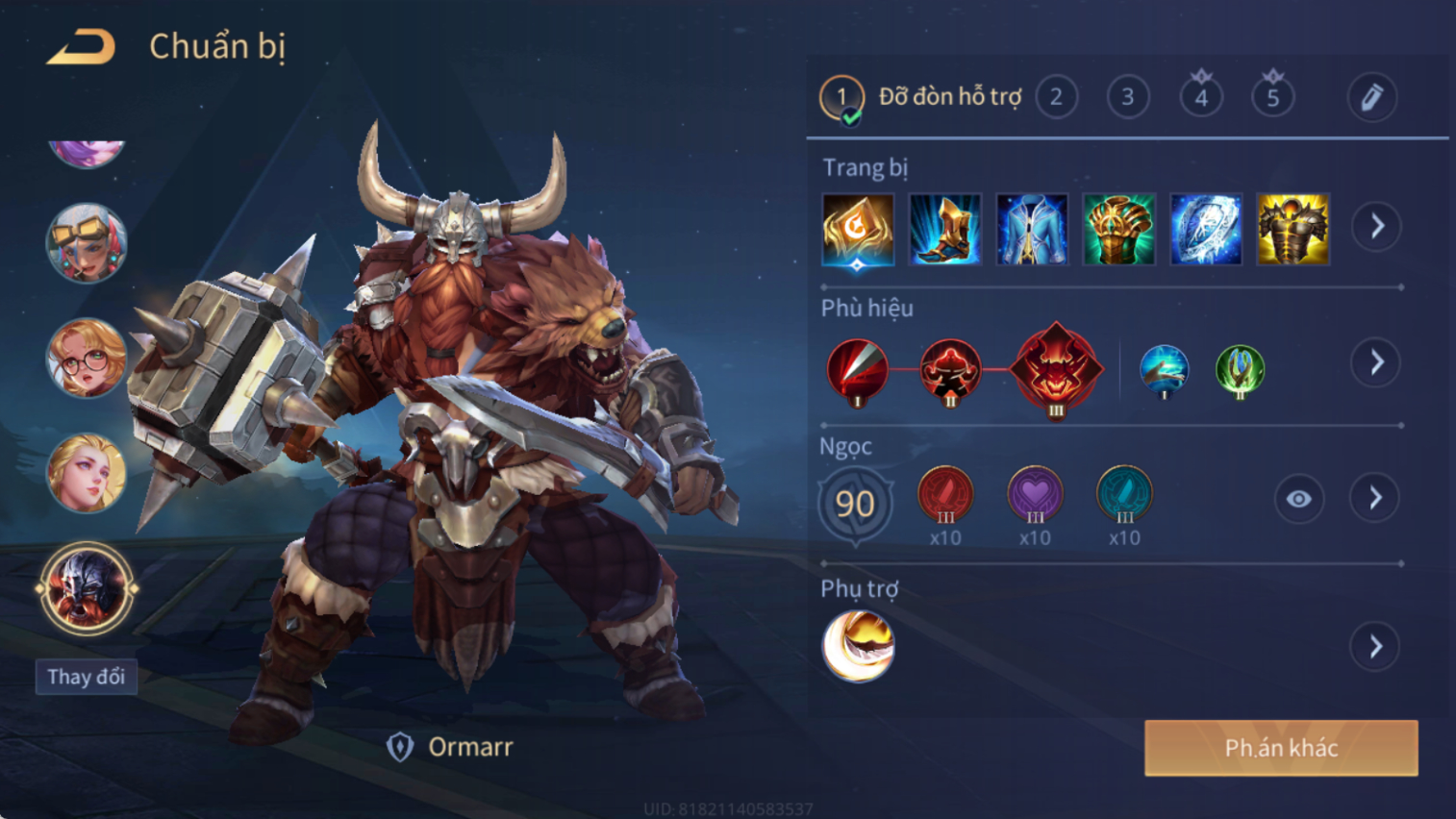
Task: Open the Ngọc gems arrow
Action: 1375,498
